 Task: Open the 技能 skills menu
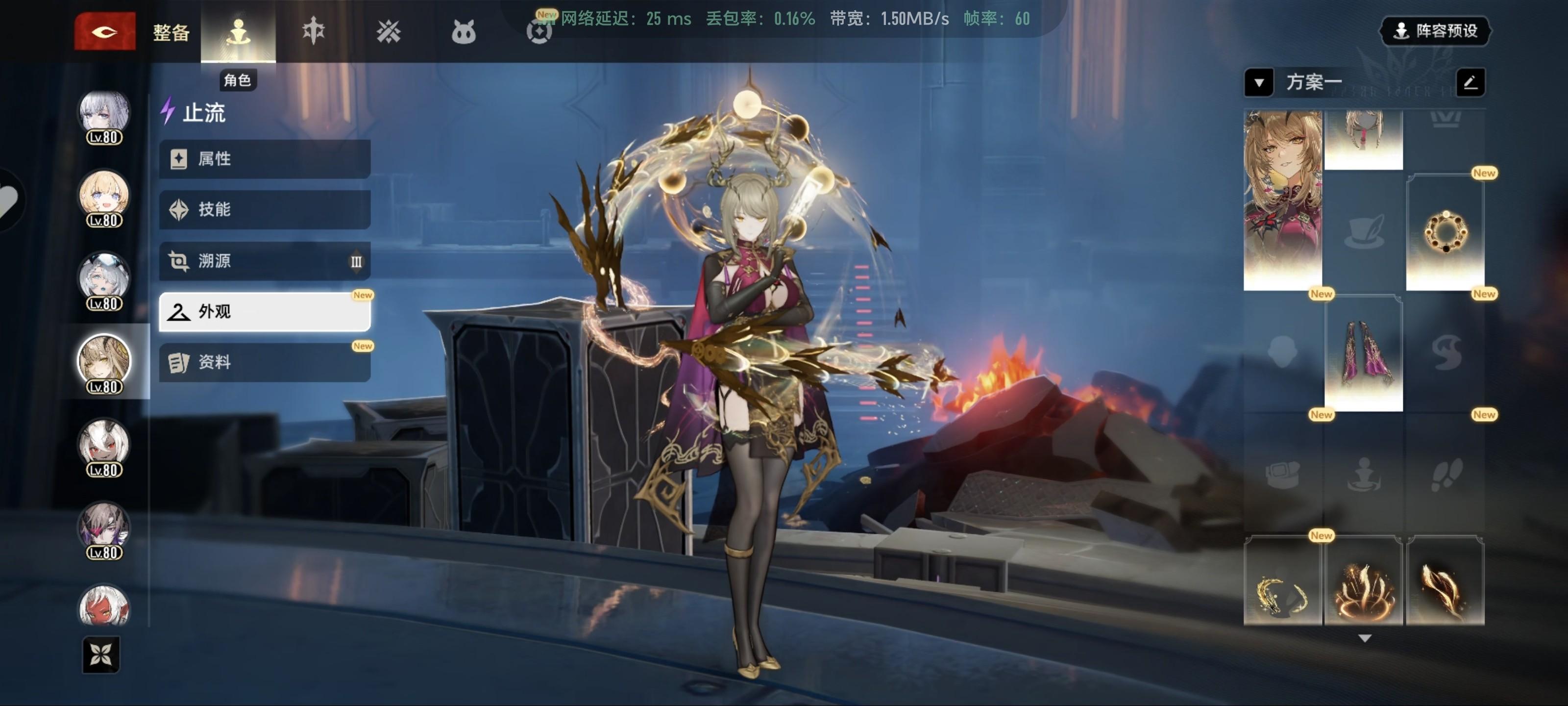pos(265,209)
